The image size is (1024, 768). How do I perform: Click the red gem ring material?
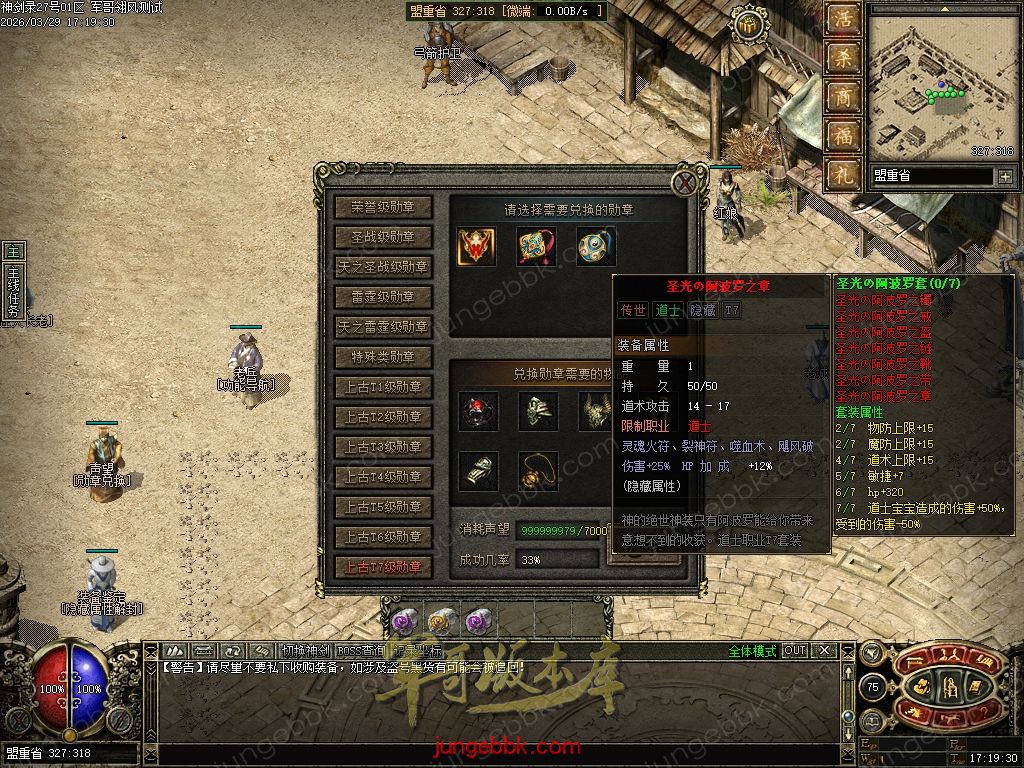tap(478, 411)
